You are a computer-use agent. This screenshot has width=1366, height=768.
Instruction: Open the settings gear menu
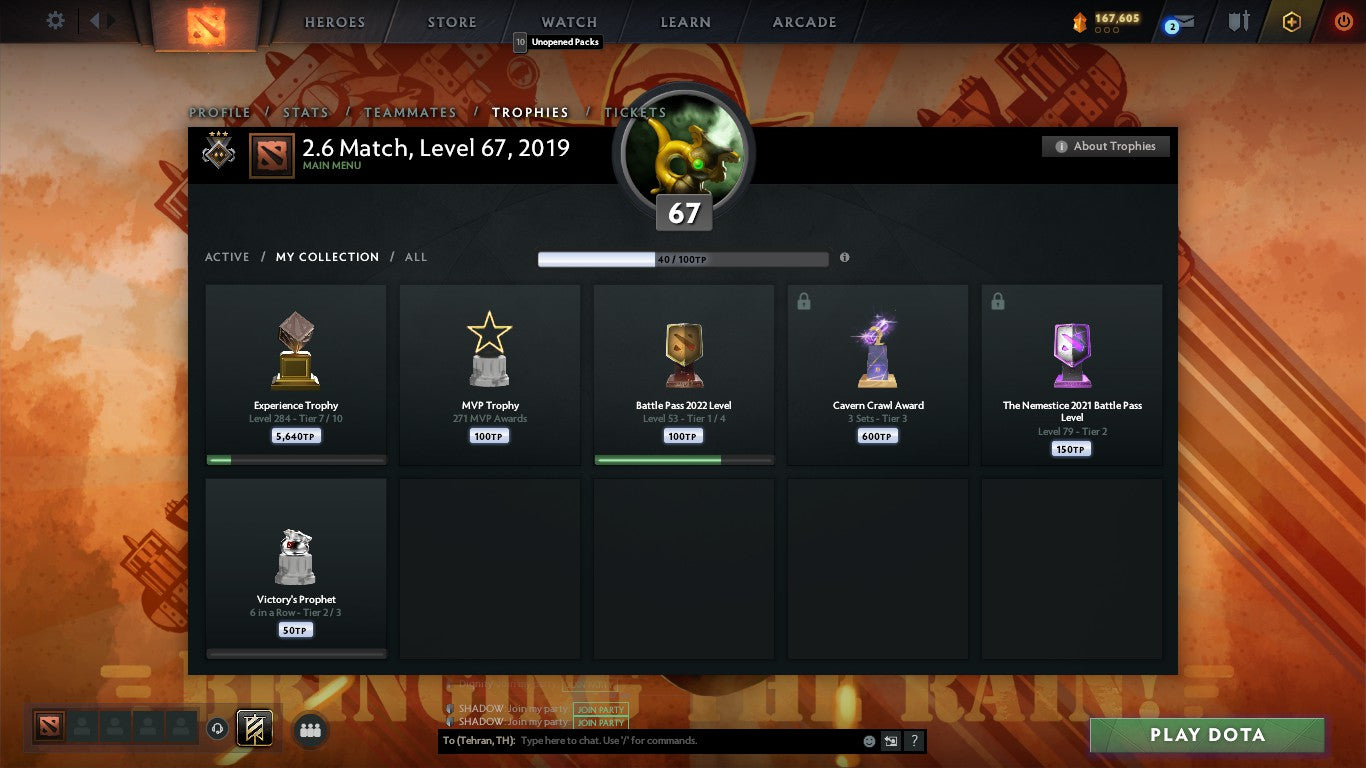[55, 20]
